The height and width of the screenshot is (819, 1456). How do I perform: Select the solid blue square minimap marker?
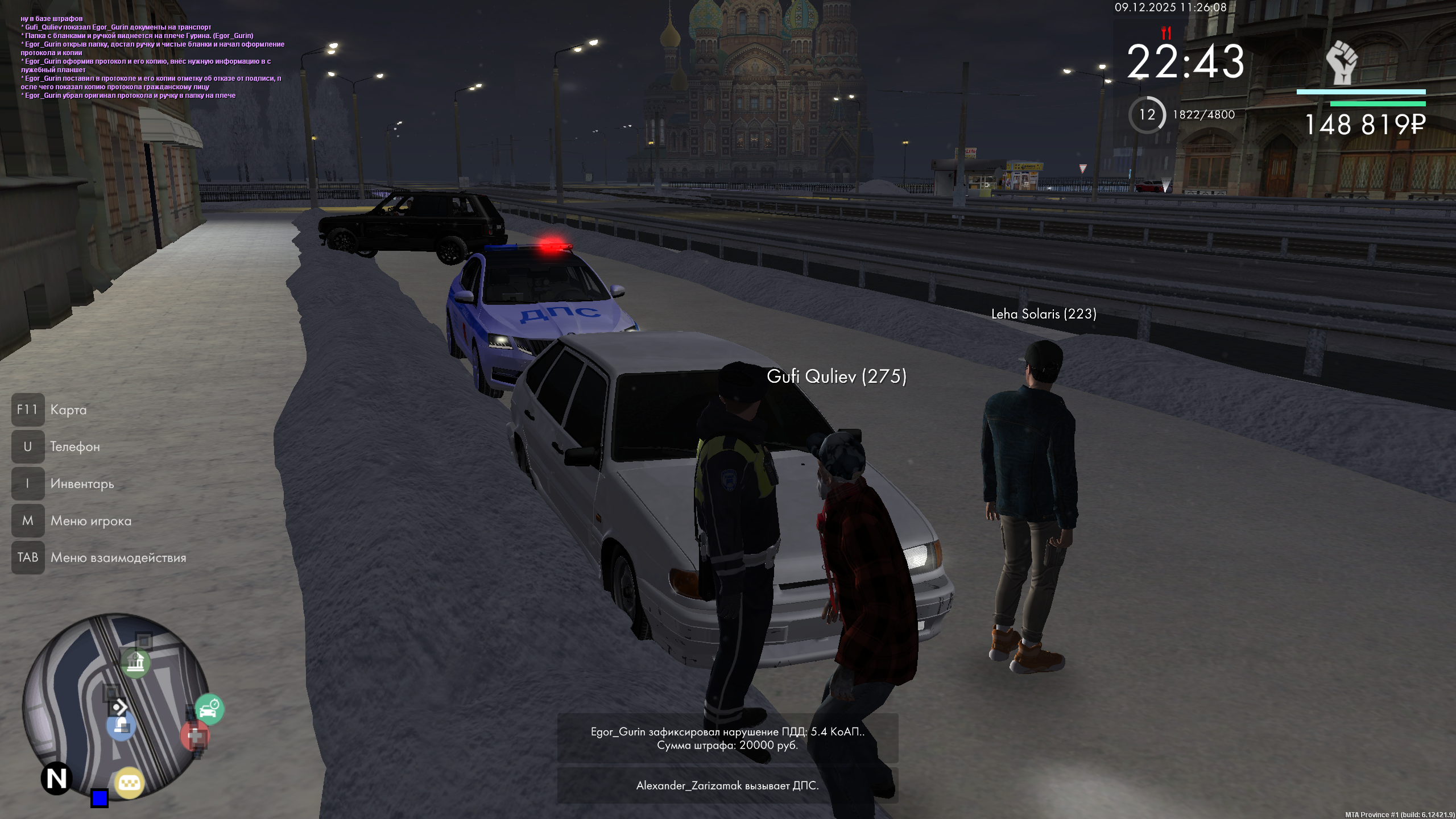[x=100, y=798]
